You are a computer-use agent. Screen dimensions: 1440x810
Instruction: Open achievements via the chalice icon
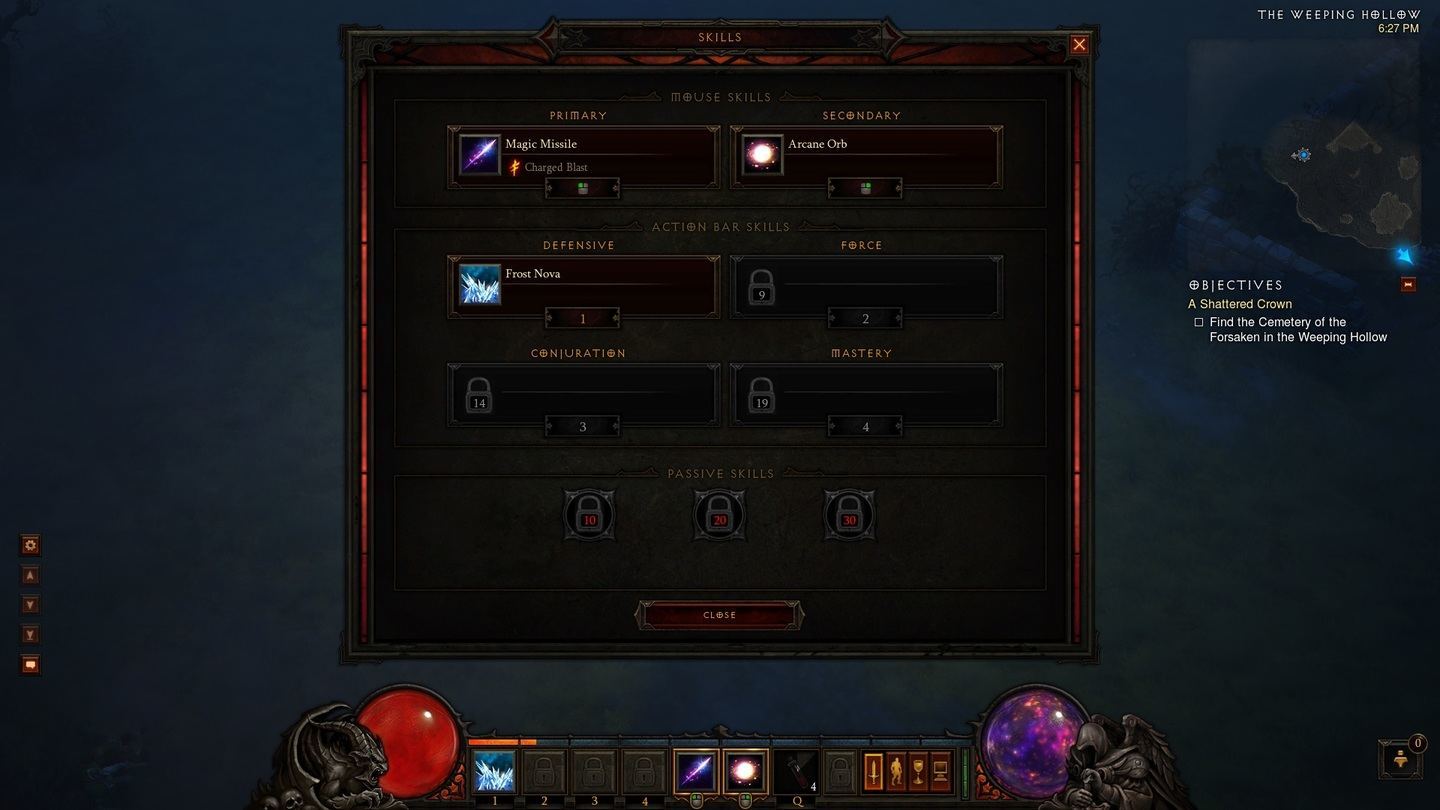tap(917, 770)
